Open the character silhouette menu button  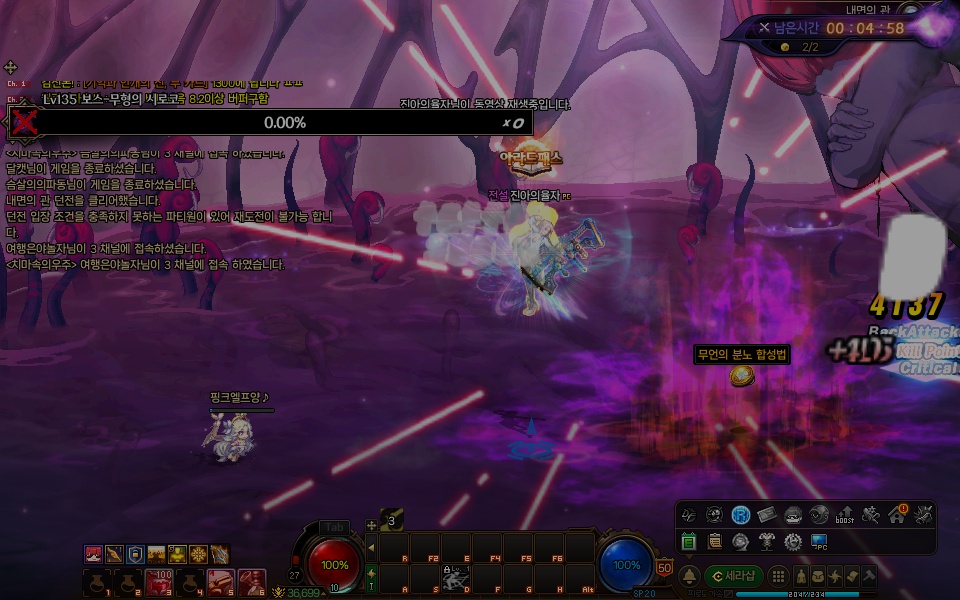801,577
